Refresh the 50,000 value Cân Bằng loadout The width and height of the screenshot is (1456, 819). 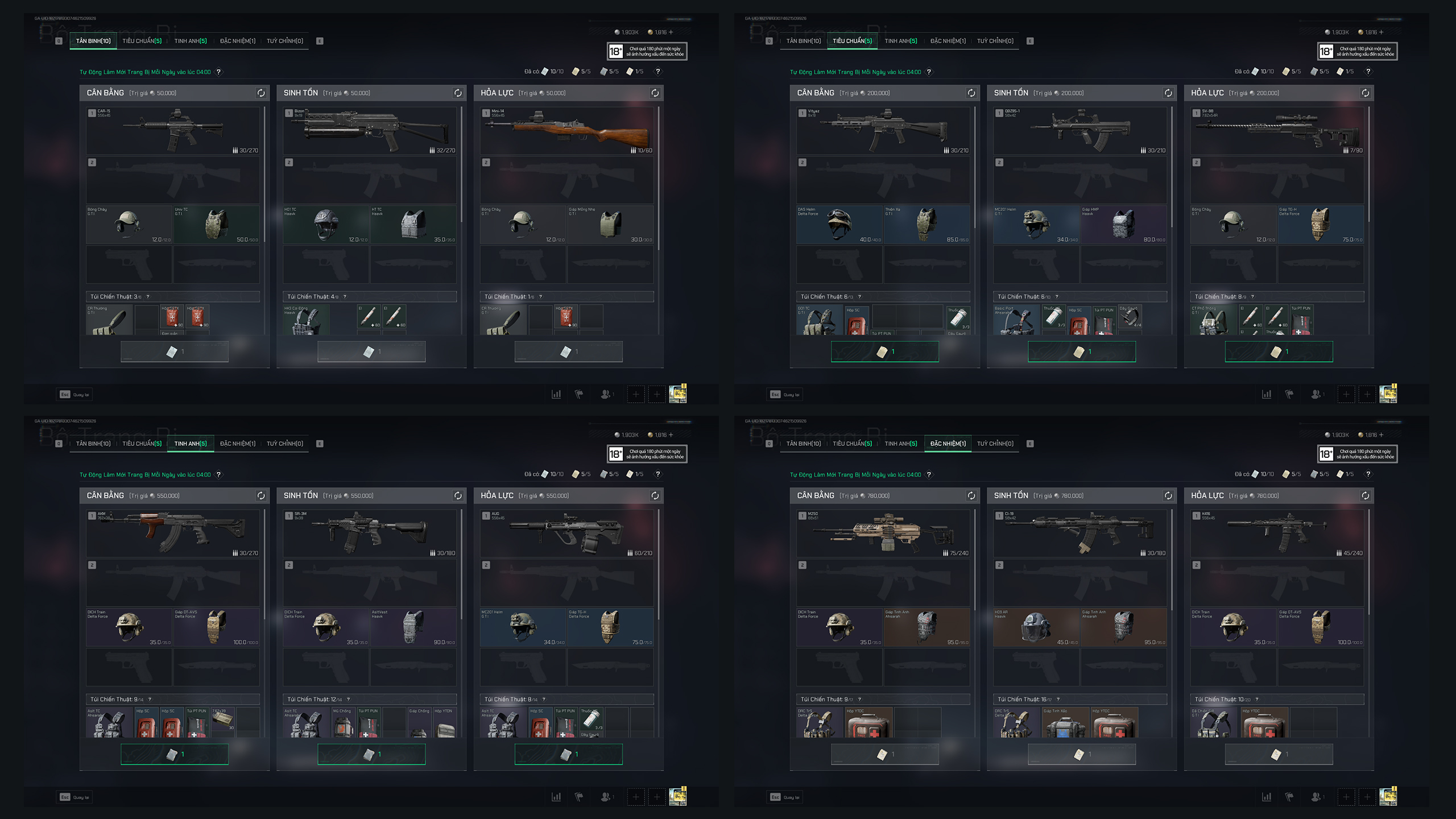[261, 93]
